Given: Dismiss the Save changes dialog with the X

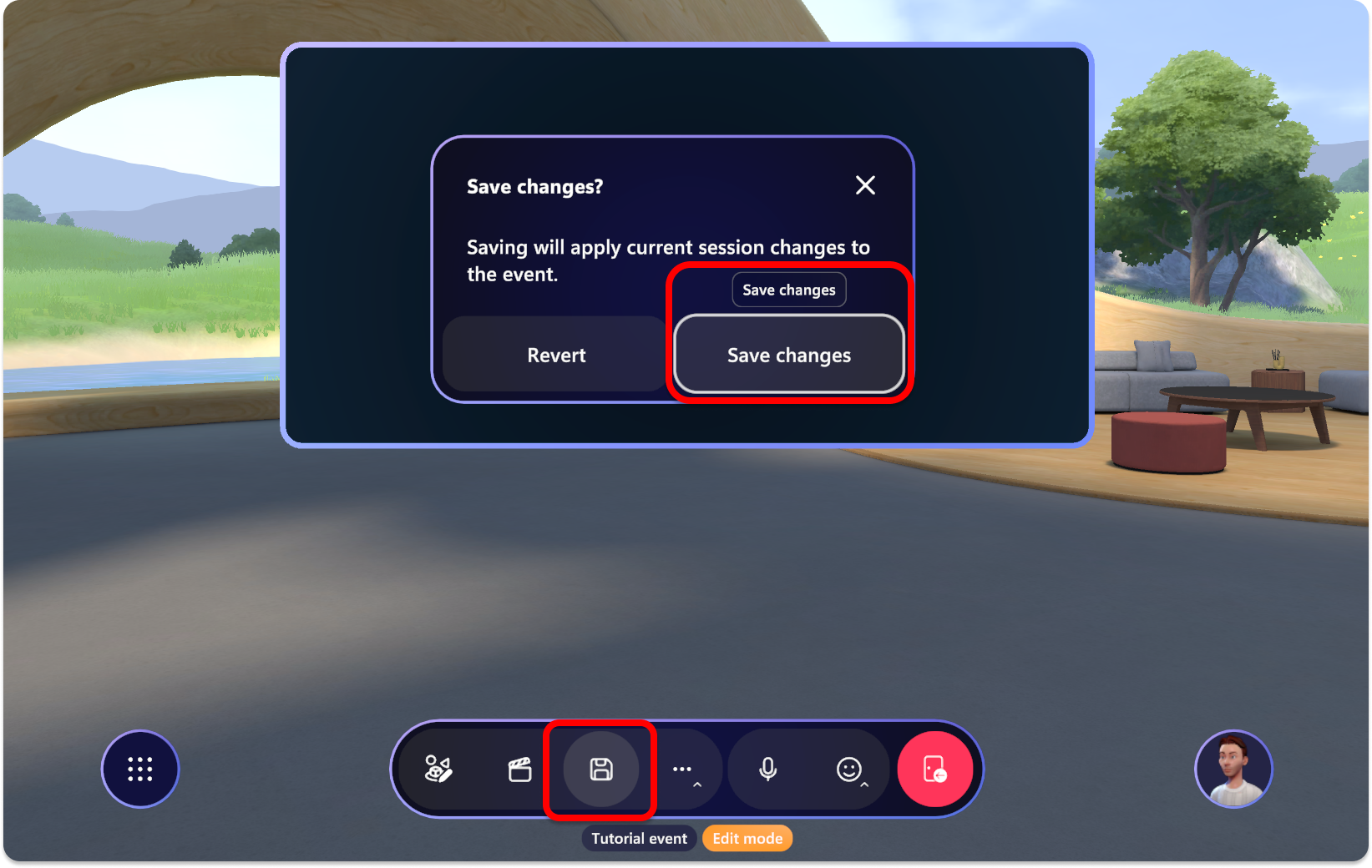Looking at the screenshot, I should point(865,185).
